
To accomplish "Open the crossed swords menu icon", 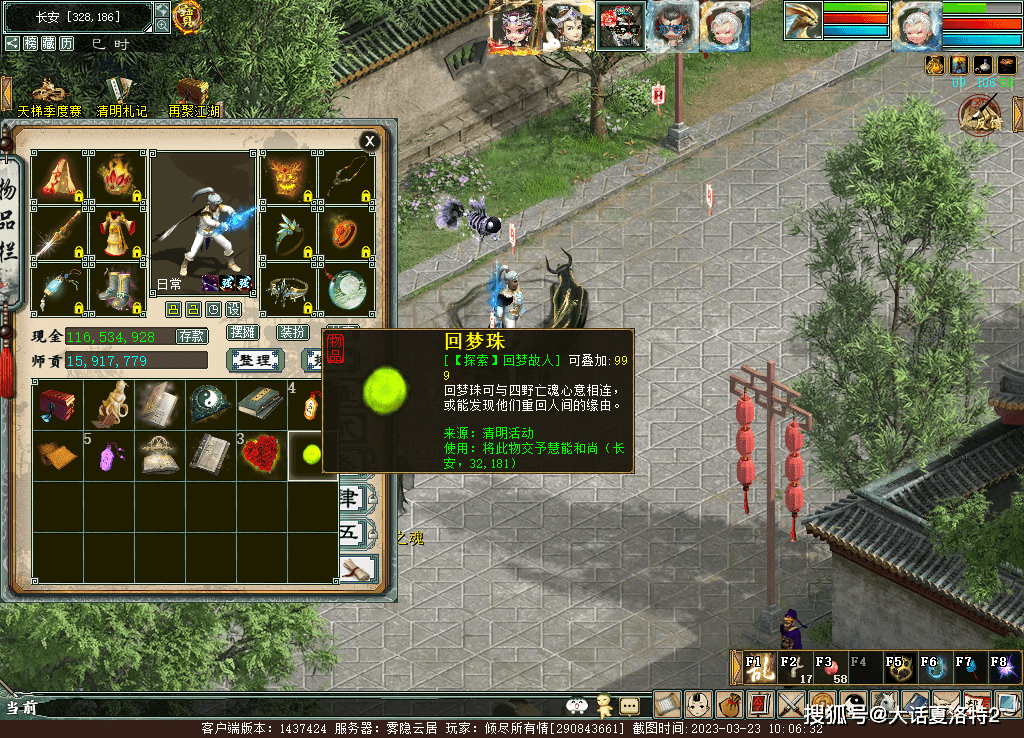I will tap(792, 705).
